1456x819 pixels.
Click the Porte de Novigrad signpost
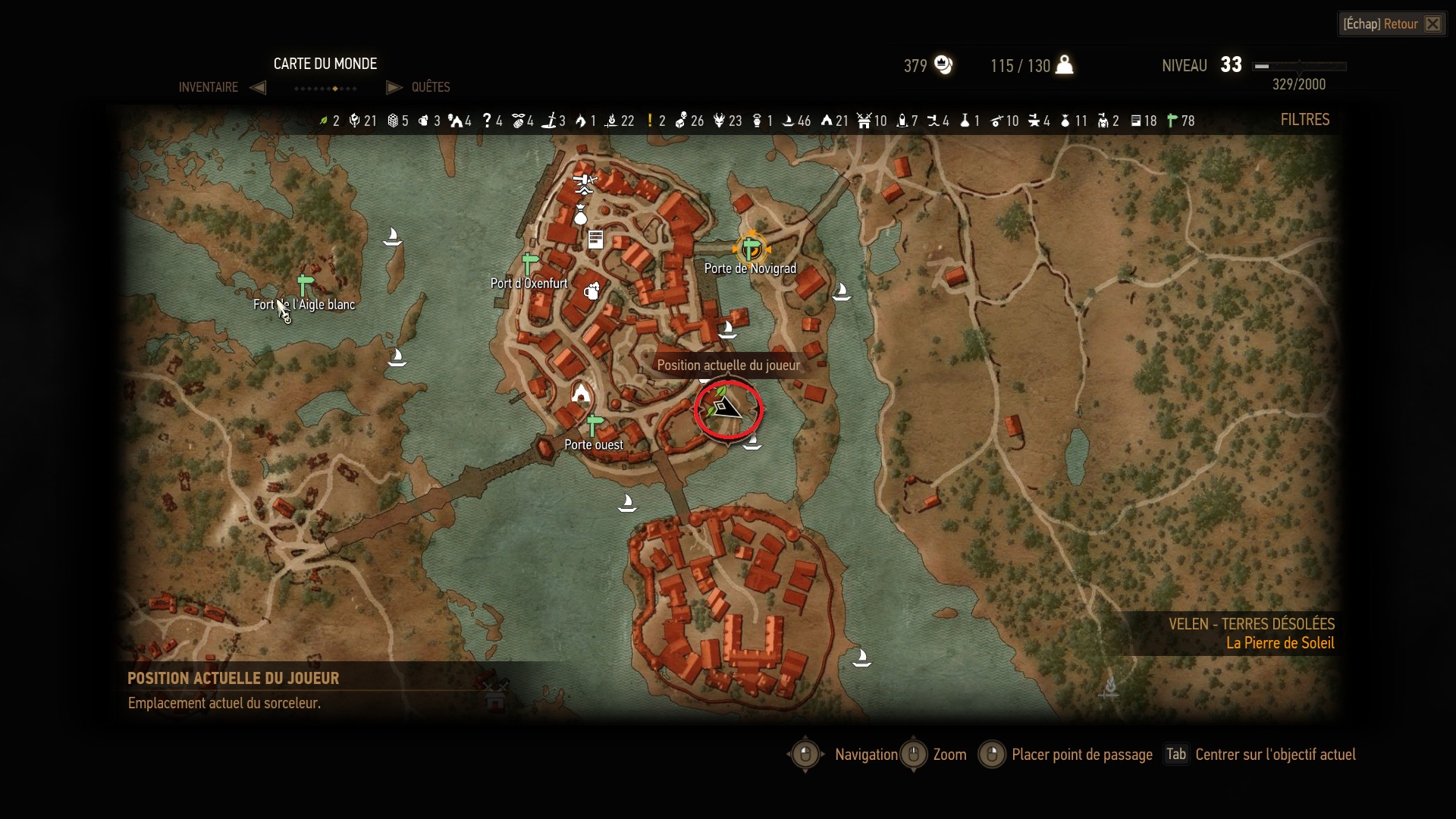(x=752, y=249)
